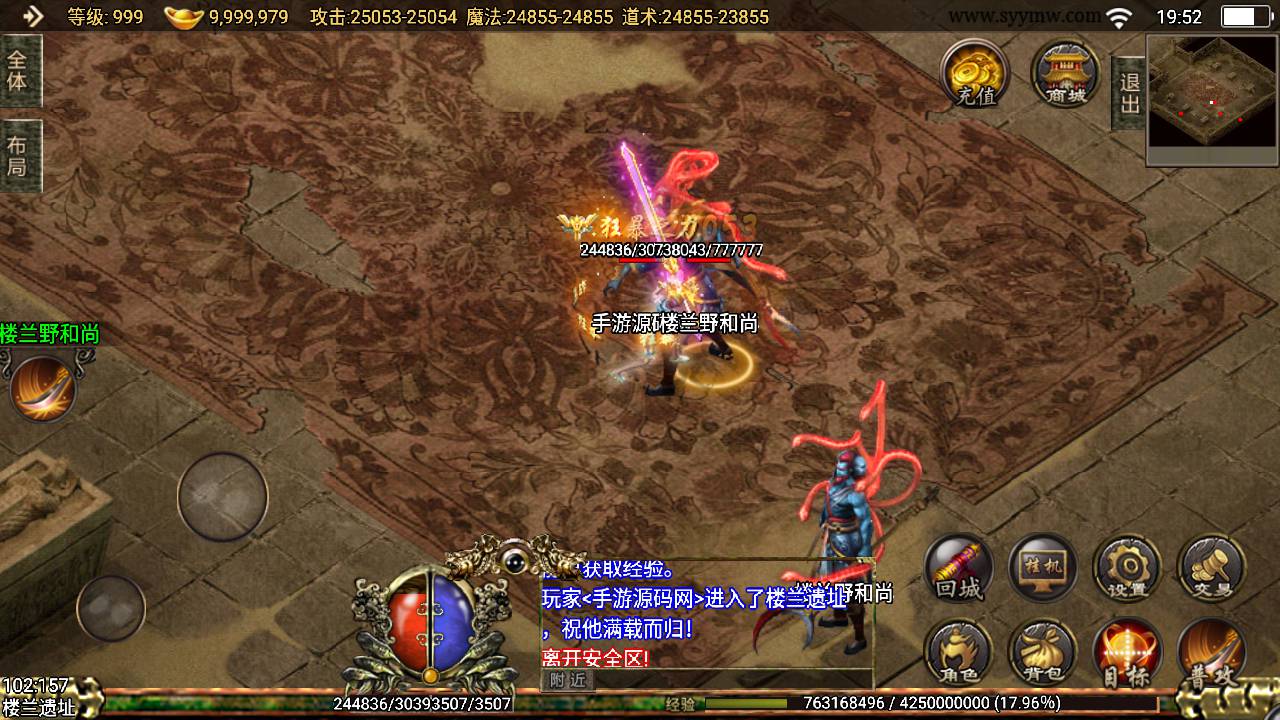The height and width of the screenshot is (720, 1280).
Task: Activate the sword slash skill under 楼兰野和尚
Action: point(43,388)
